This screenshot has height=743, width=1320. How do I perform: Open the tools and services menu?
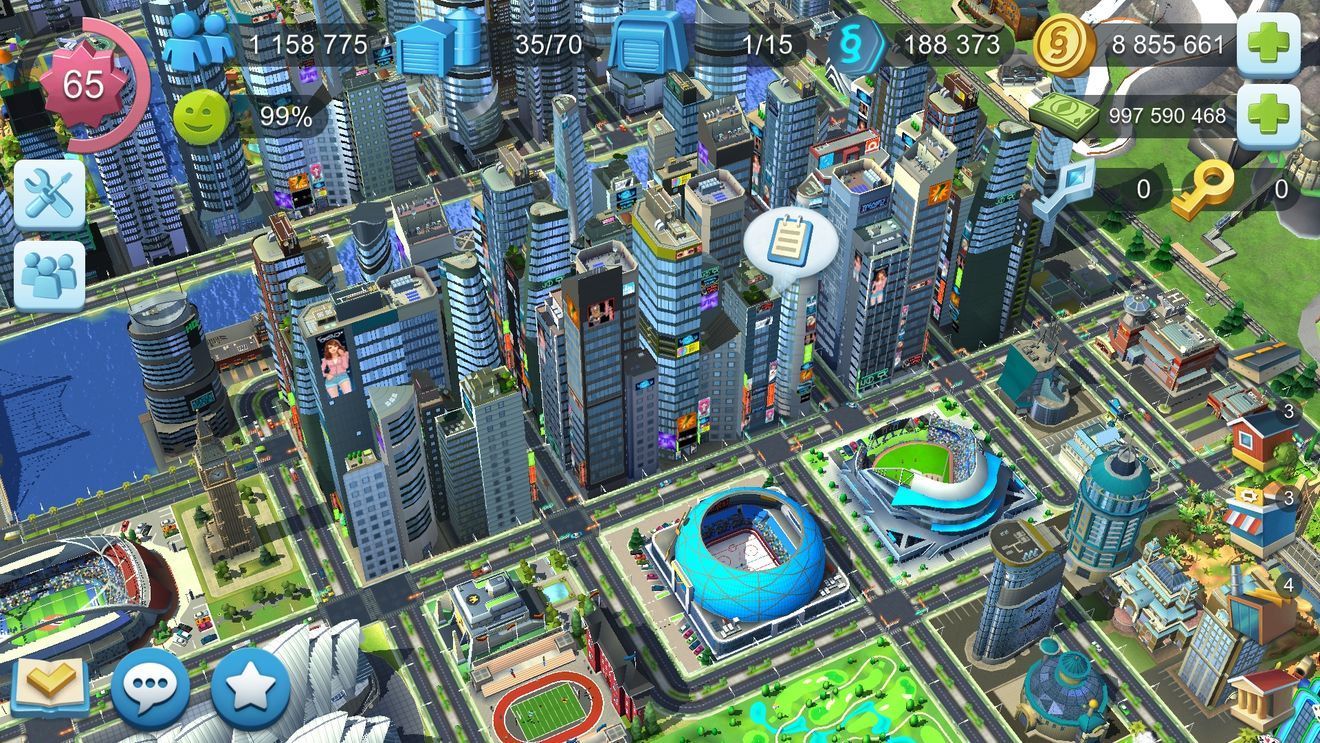tap(48, 192)
